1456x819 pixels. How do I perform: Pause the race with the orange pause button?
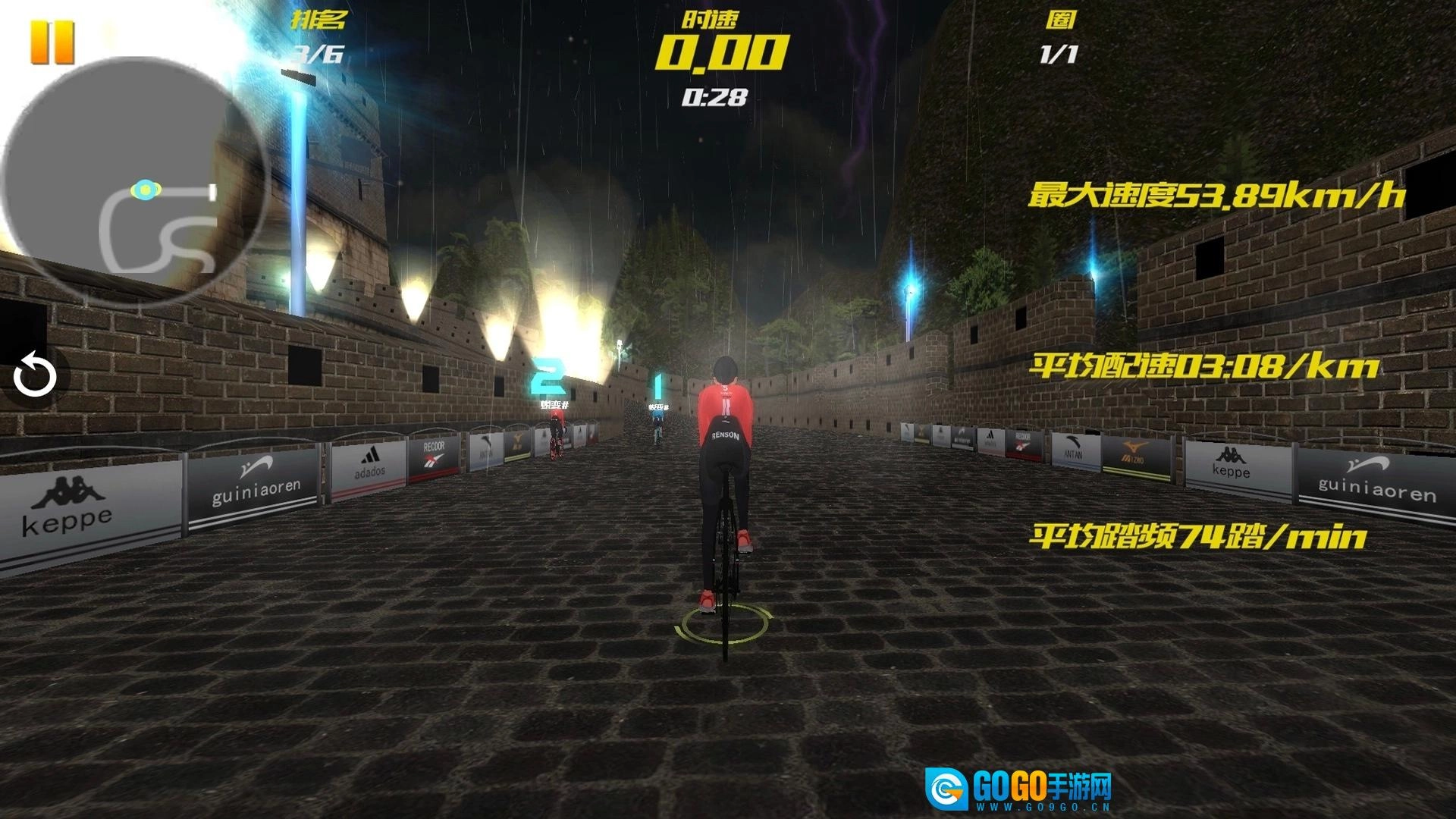click(52, 42)
